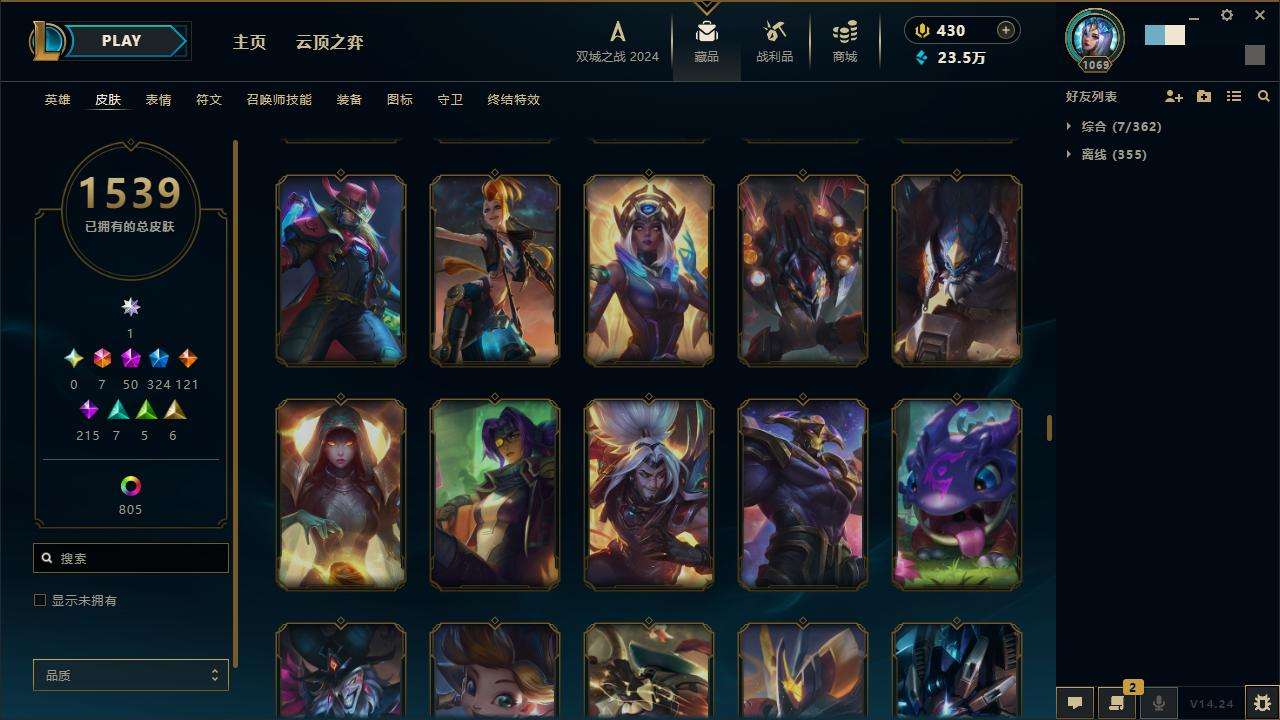Click the add friend icon
The image size is (1280, 720).
tap(1174, 97)
